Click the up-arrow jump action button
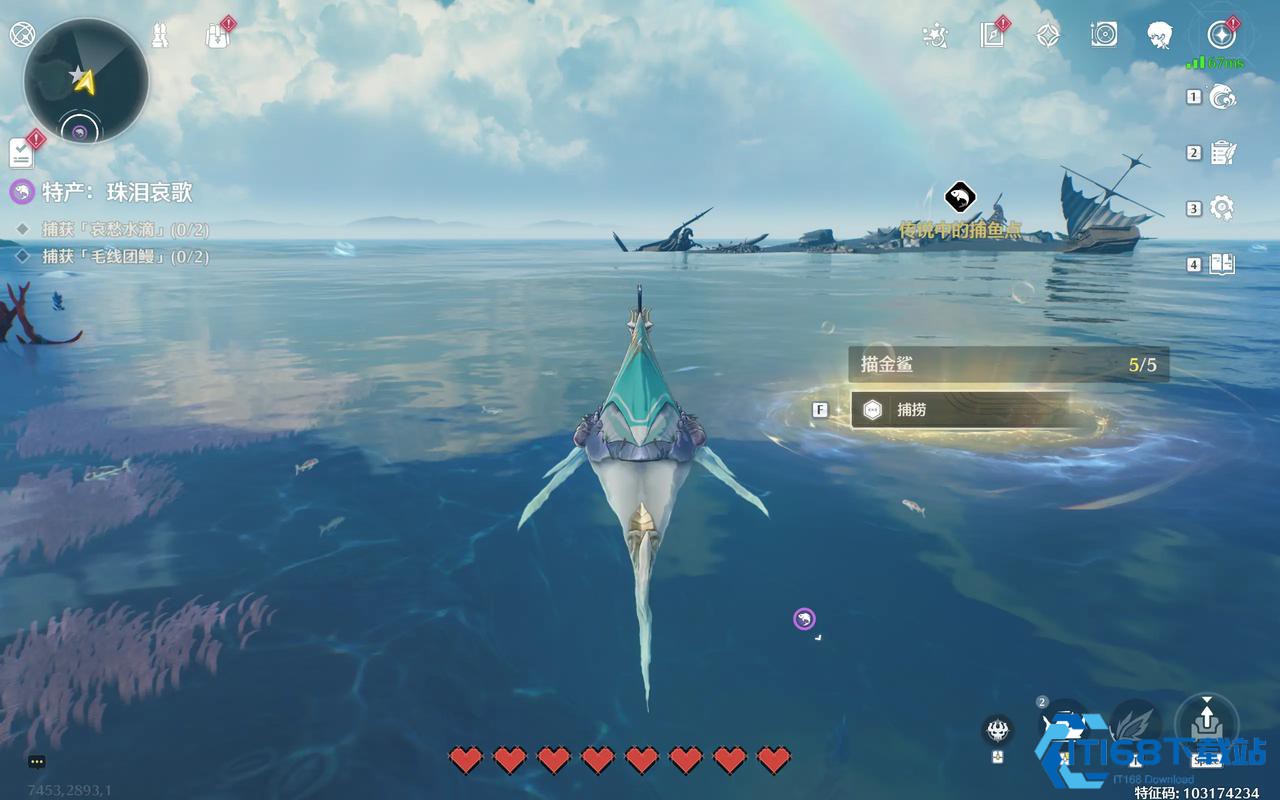Screen dimensions: 1280x800 pyautogui.click(x=1206, y=721)
